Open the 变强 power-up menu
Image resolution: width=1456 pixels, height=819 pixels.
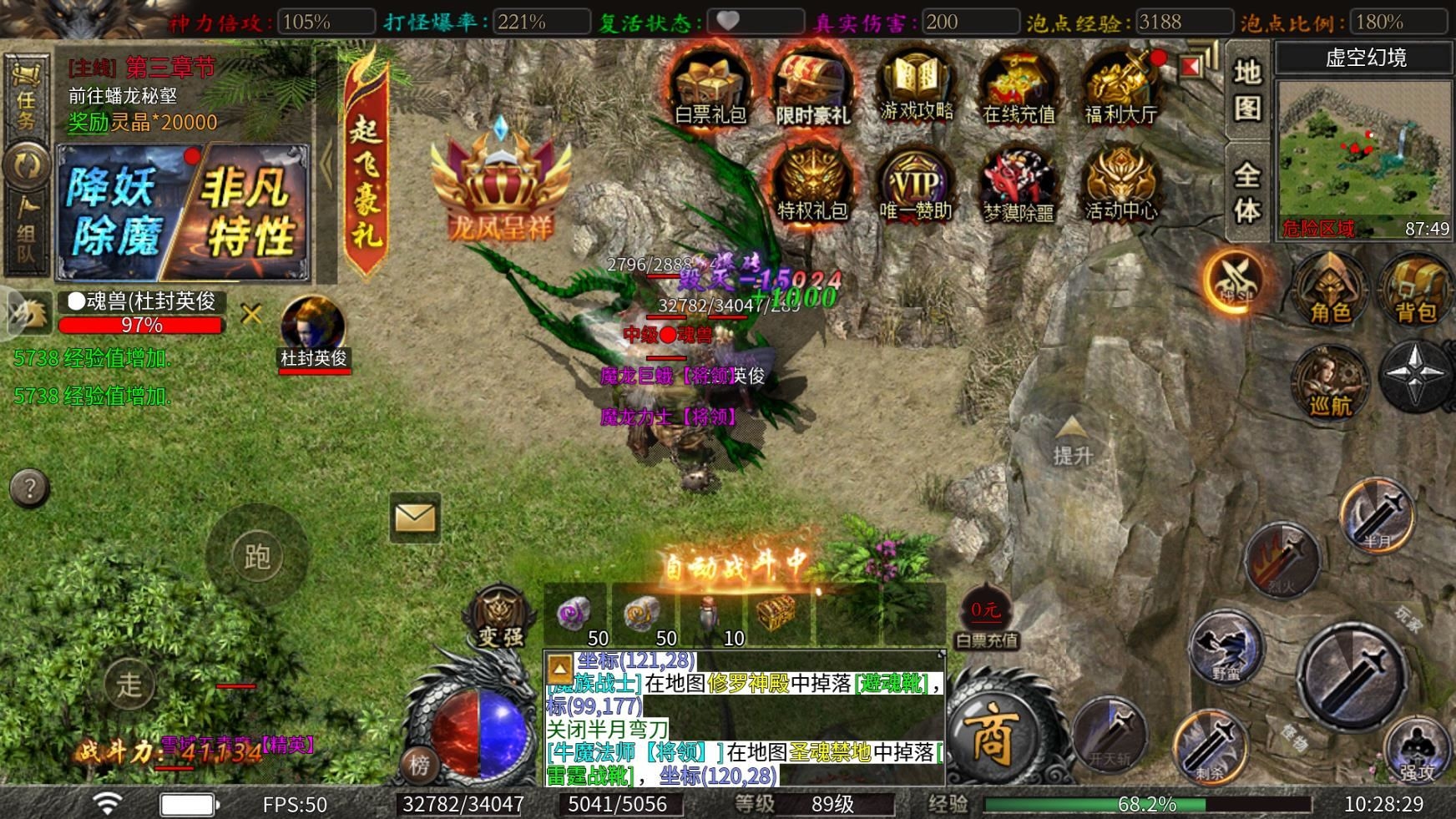500,618
